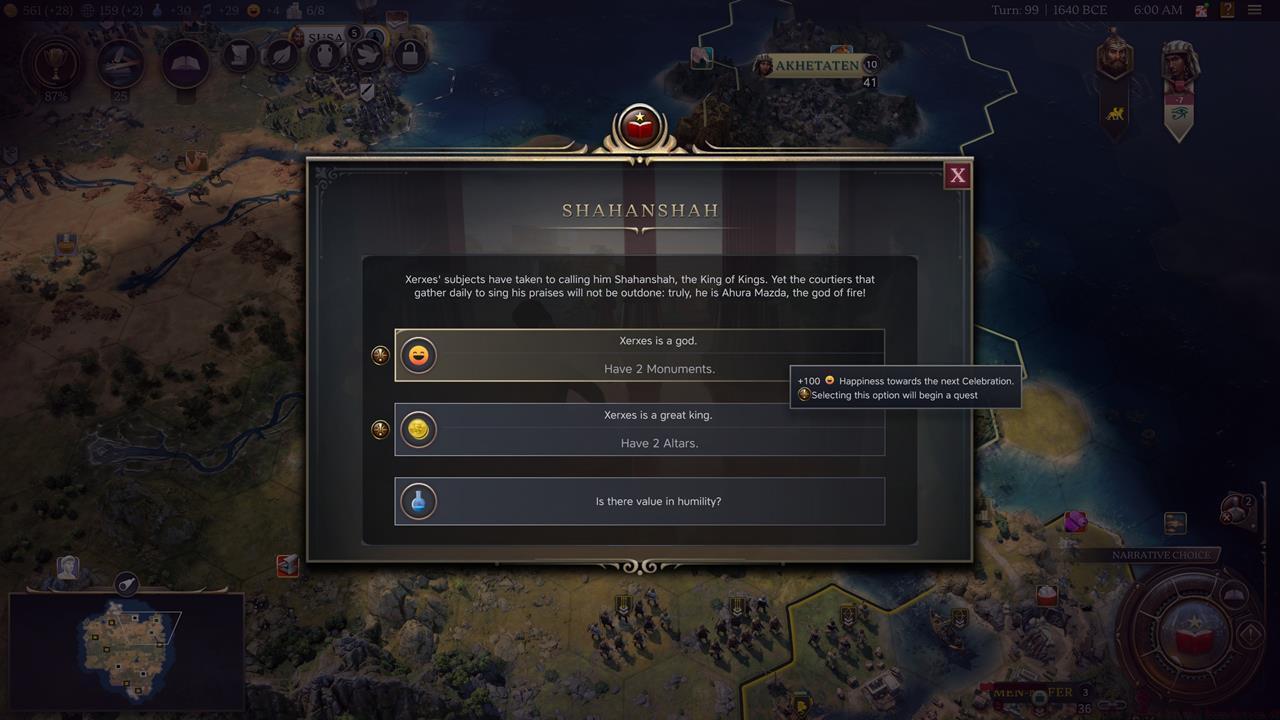Open the hamburger game menu
Screen dimensions: 1280x720
(1256, 10)
